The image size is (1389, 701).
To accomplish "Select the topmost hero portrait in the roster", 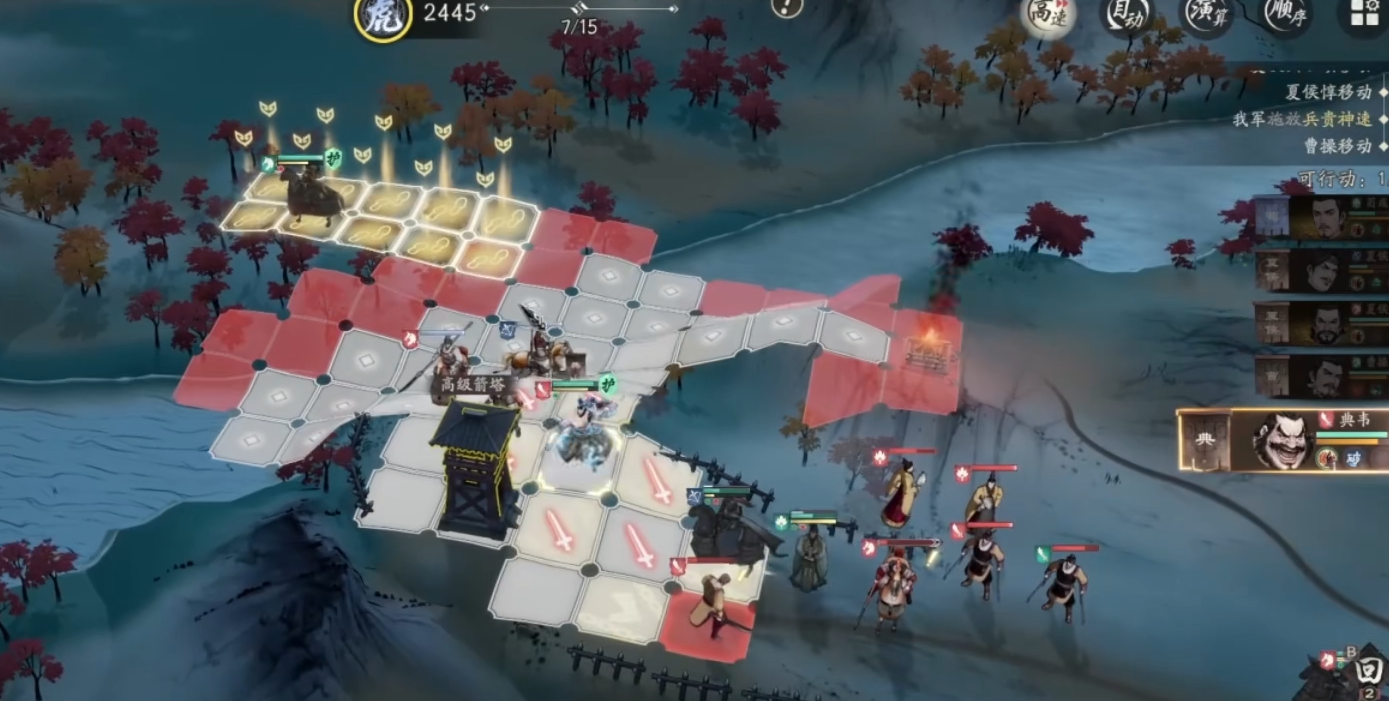I will coord(1323,217).
